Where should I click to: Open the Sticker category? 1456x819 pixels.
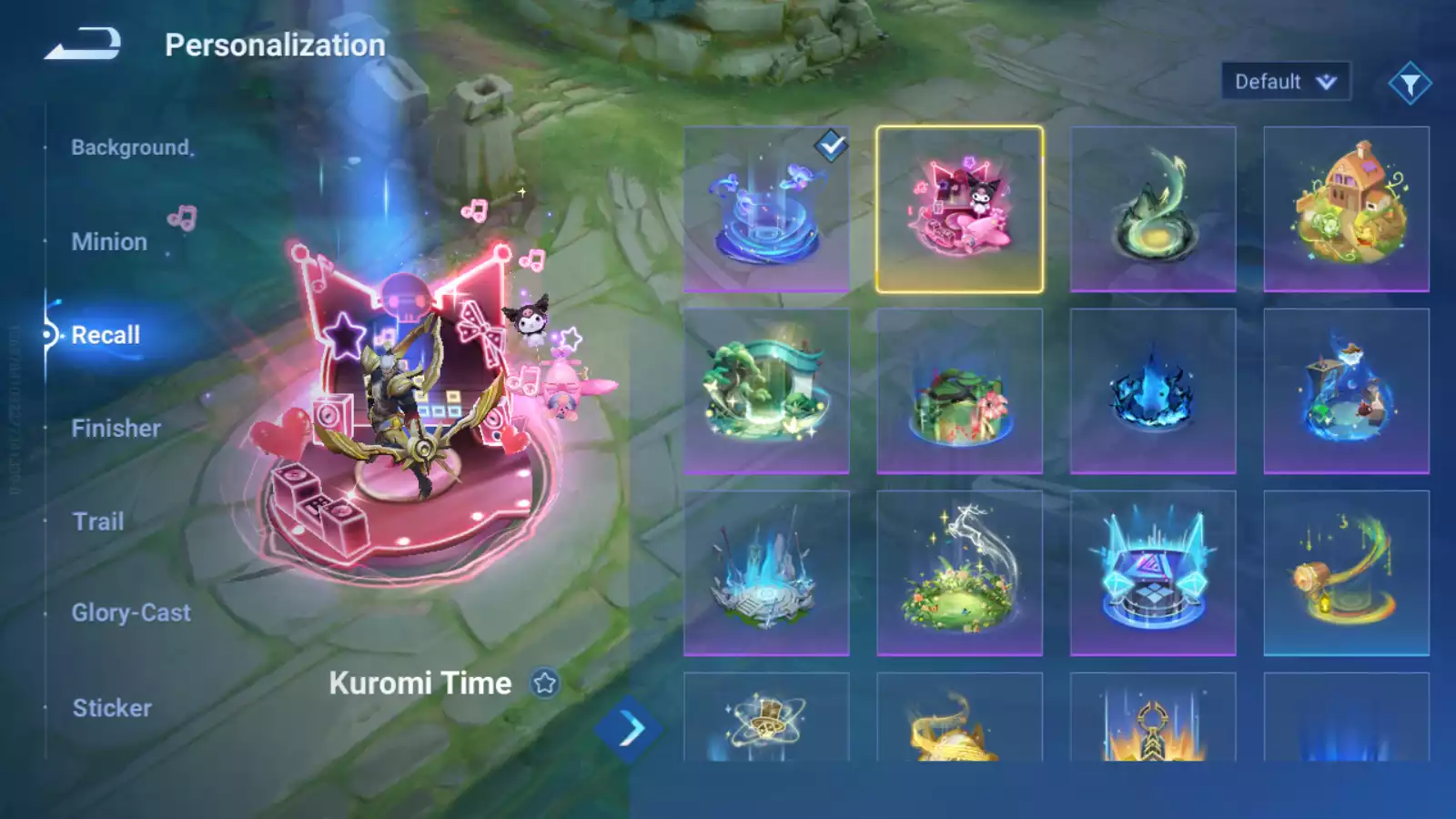coord(112,708)
